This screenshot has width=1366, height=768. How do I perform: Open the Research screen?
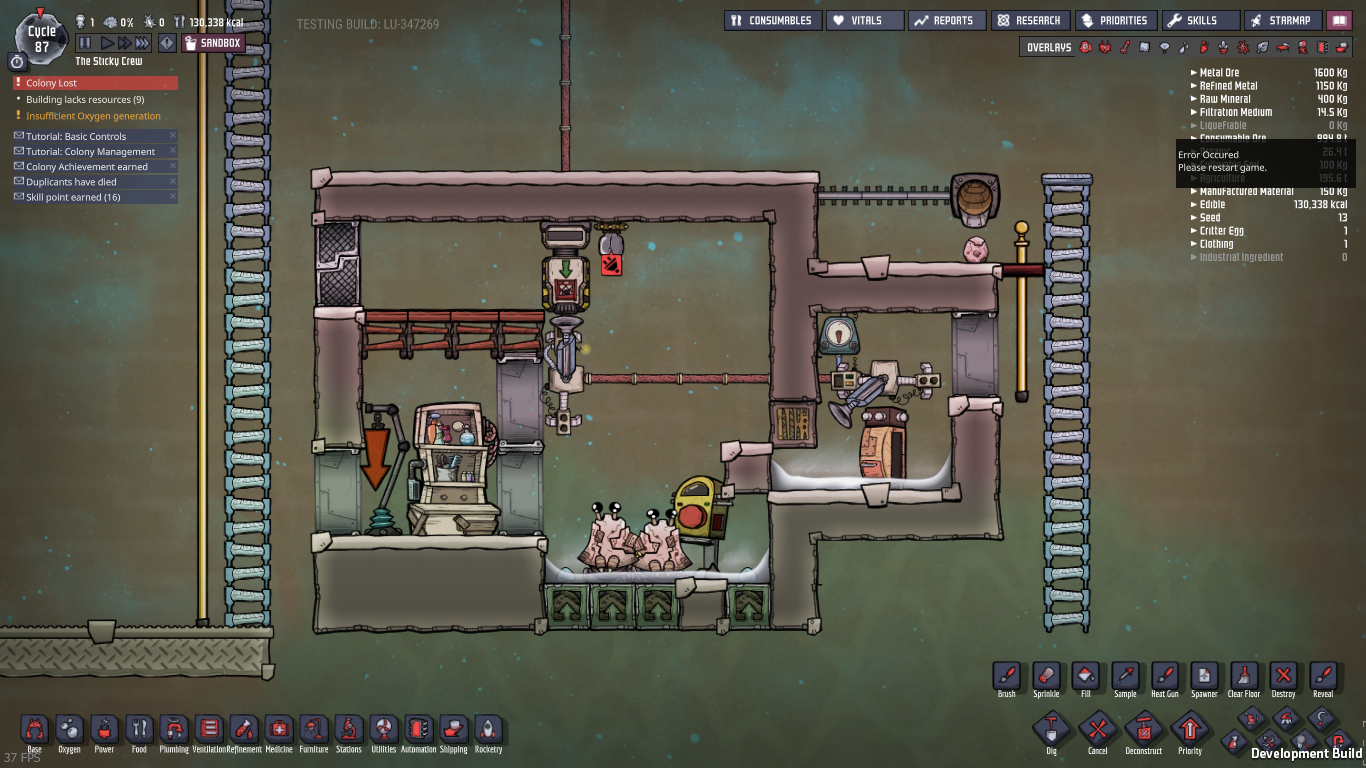[x=1030, y=20]
